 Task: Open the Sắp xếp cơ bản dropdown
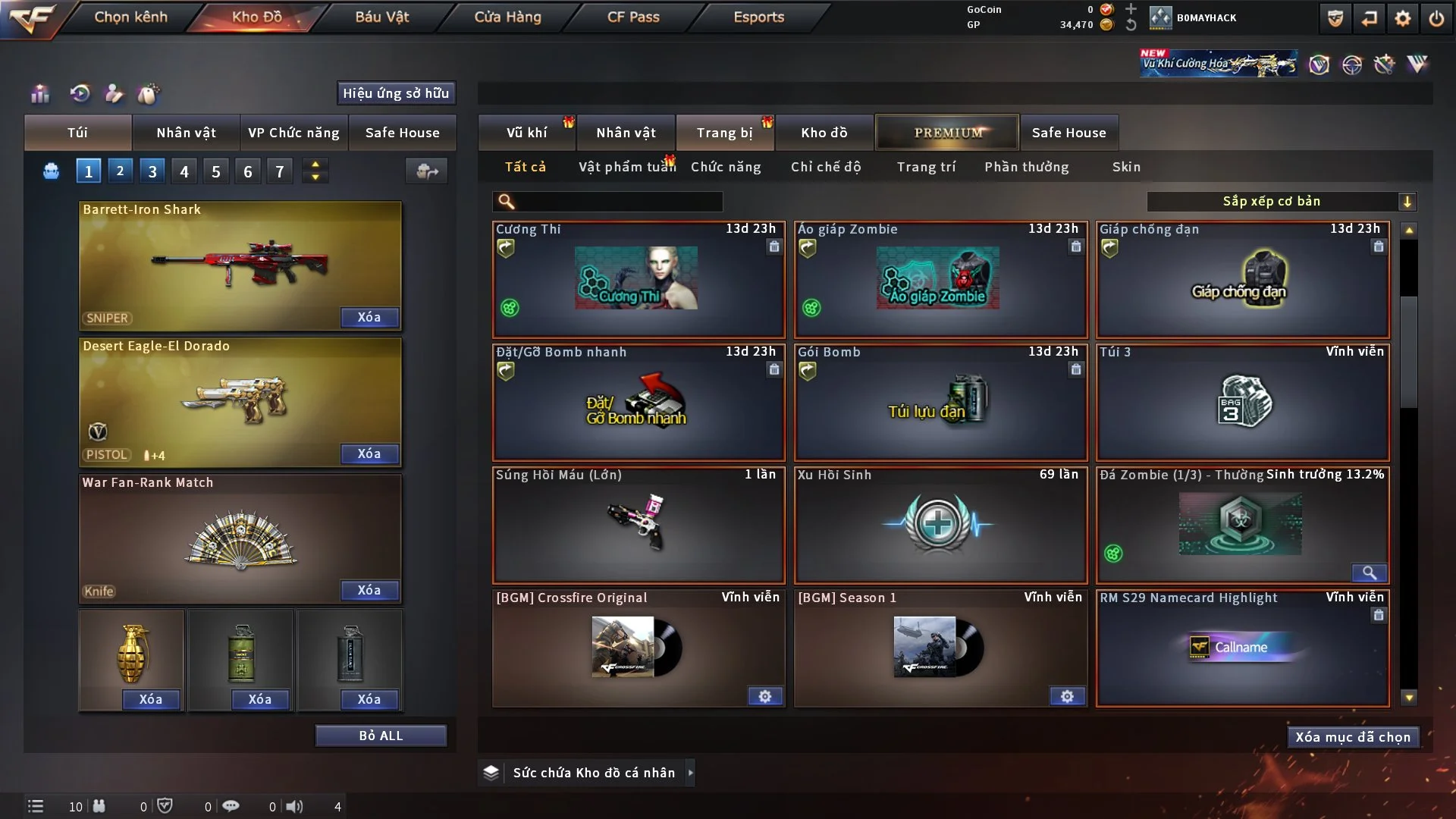(1281, 201)
